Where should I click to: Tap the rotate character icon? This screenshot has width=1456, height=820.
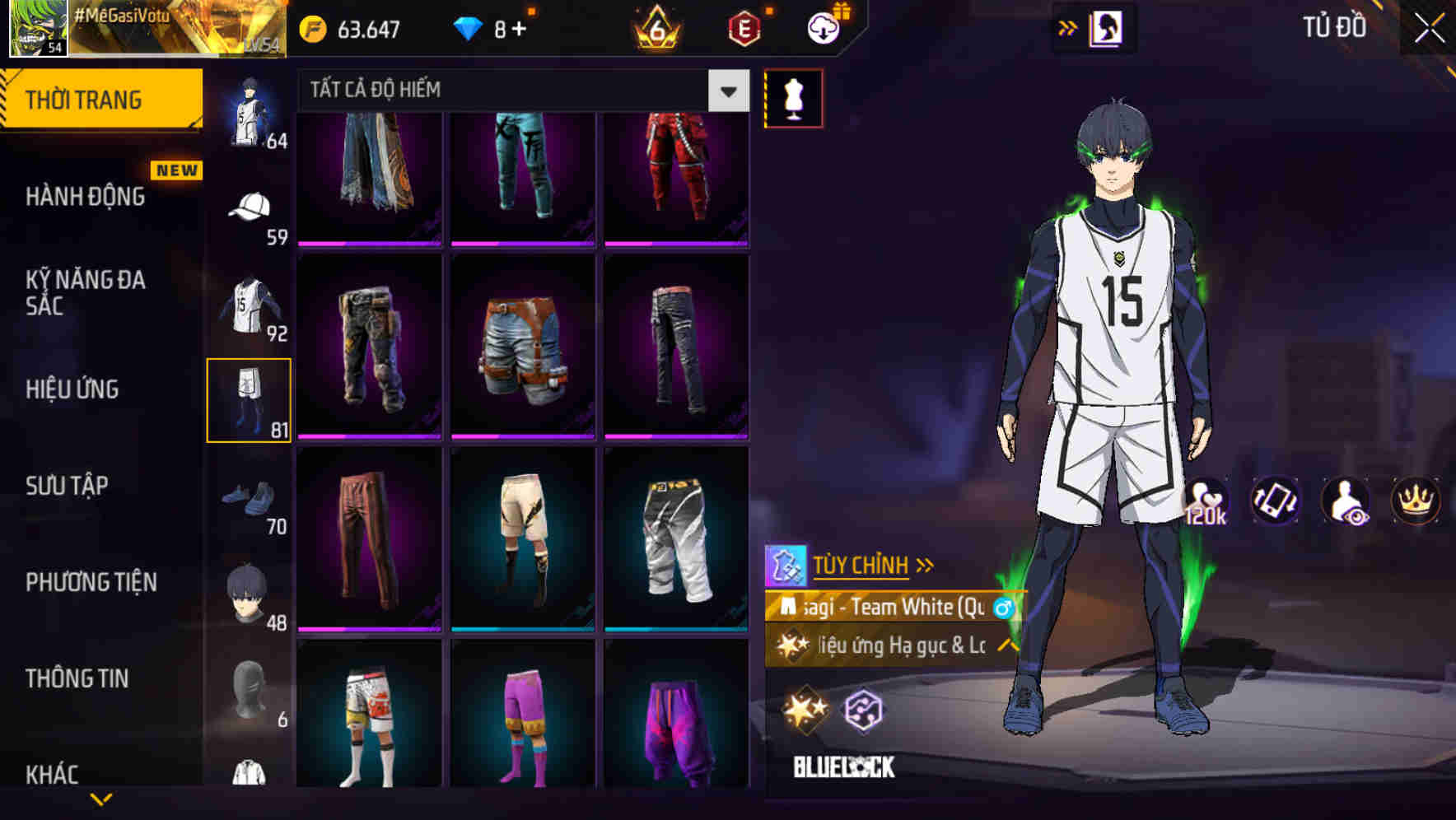point(1274,501)
